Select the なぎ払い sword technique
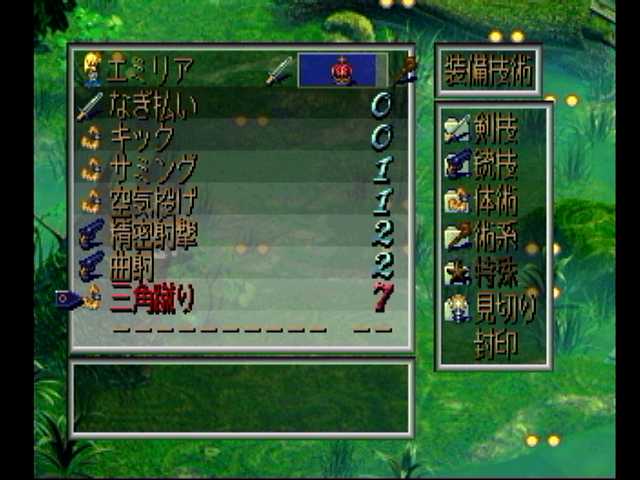This screenshot has width=640, height=480. (153, 104)
